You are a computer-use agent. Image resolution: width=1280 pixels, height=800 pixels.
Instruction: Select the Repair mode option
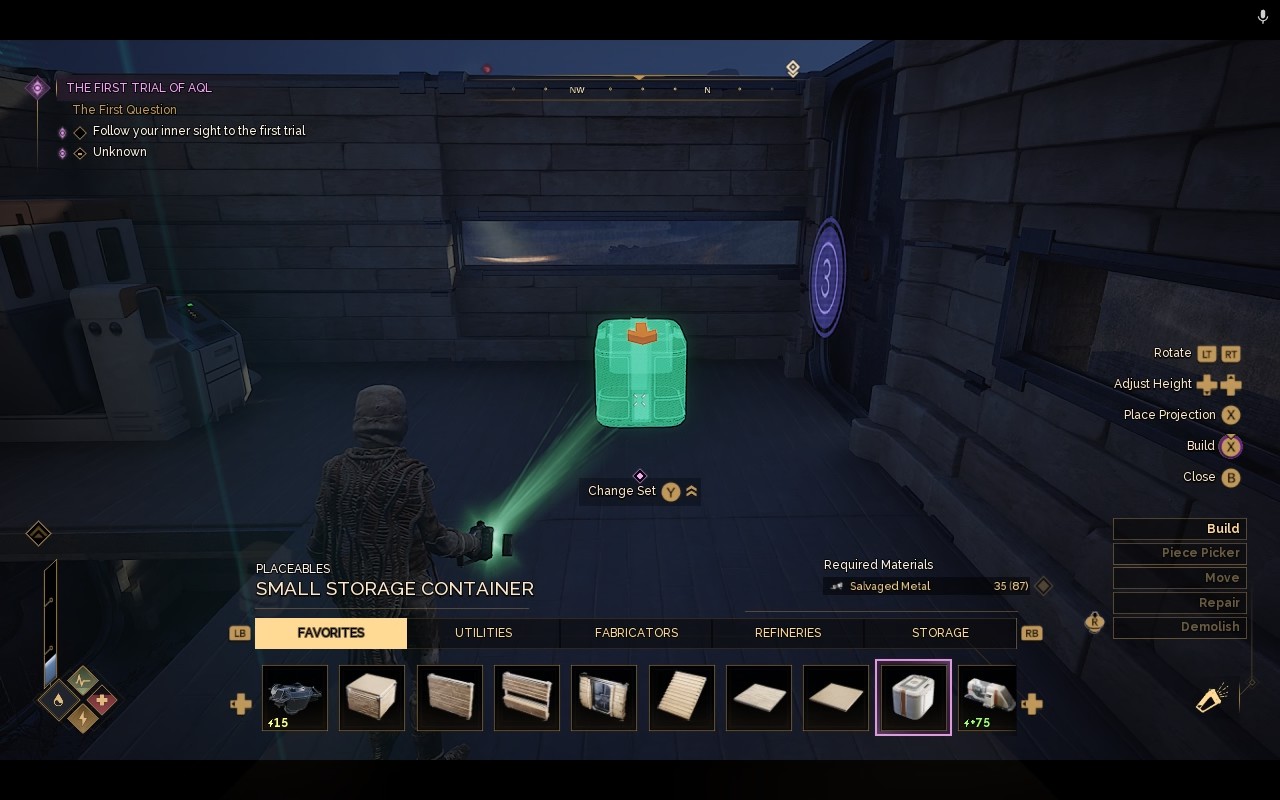pyautogui.click(x=1180, y=603)
